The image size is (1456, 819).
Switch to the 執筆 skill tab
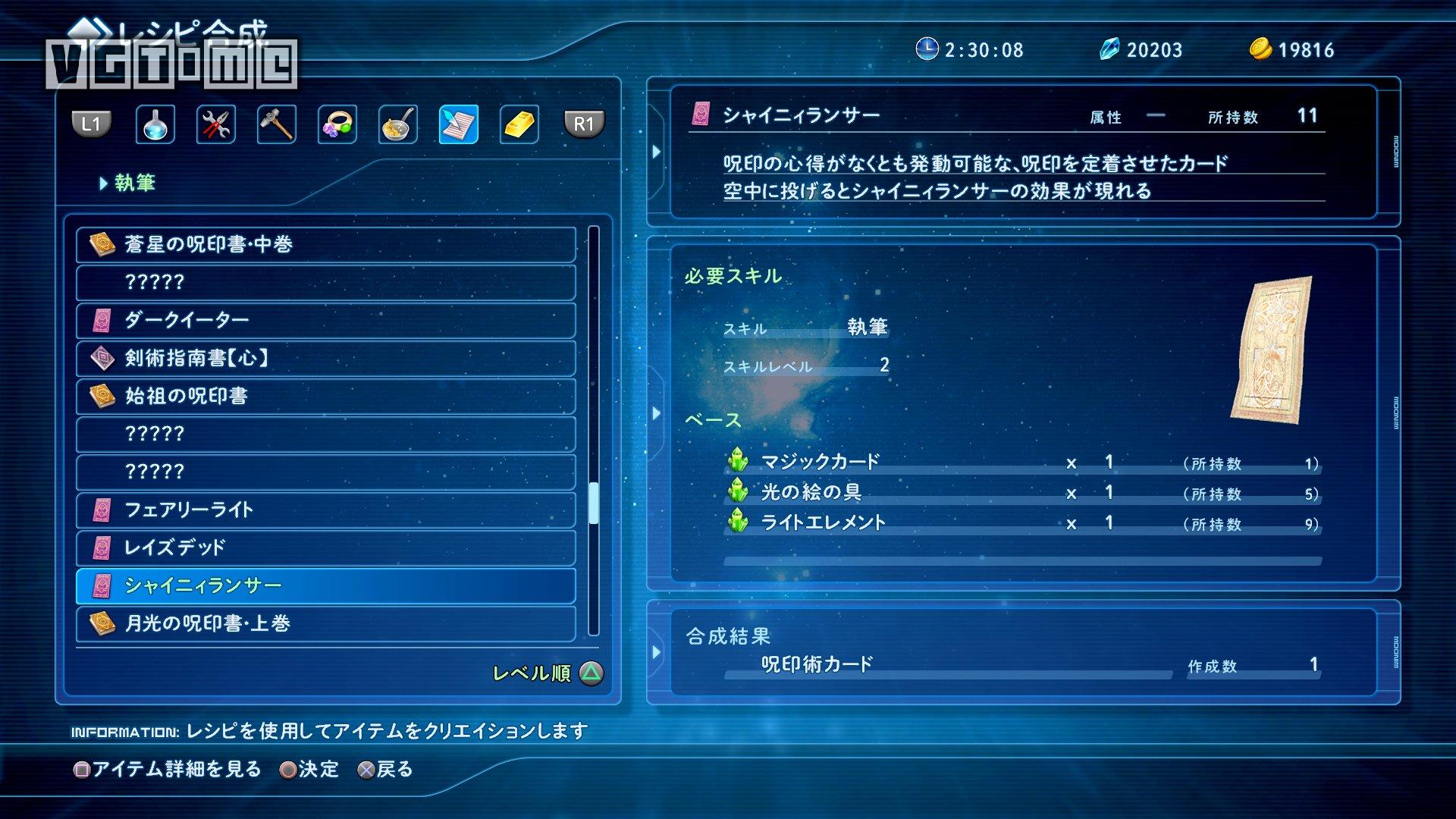(x=131, y=182)
